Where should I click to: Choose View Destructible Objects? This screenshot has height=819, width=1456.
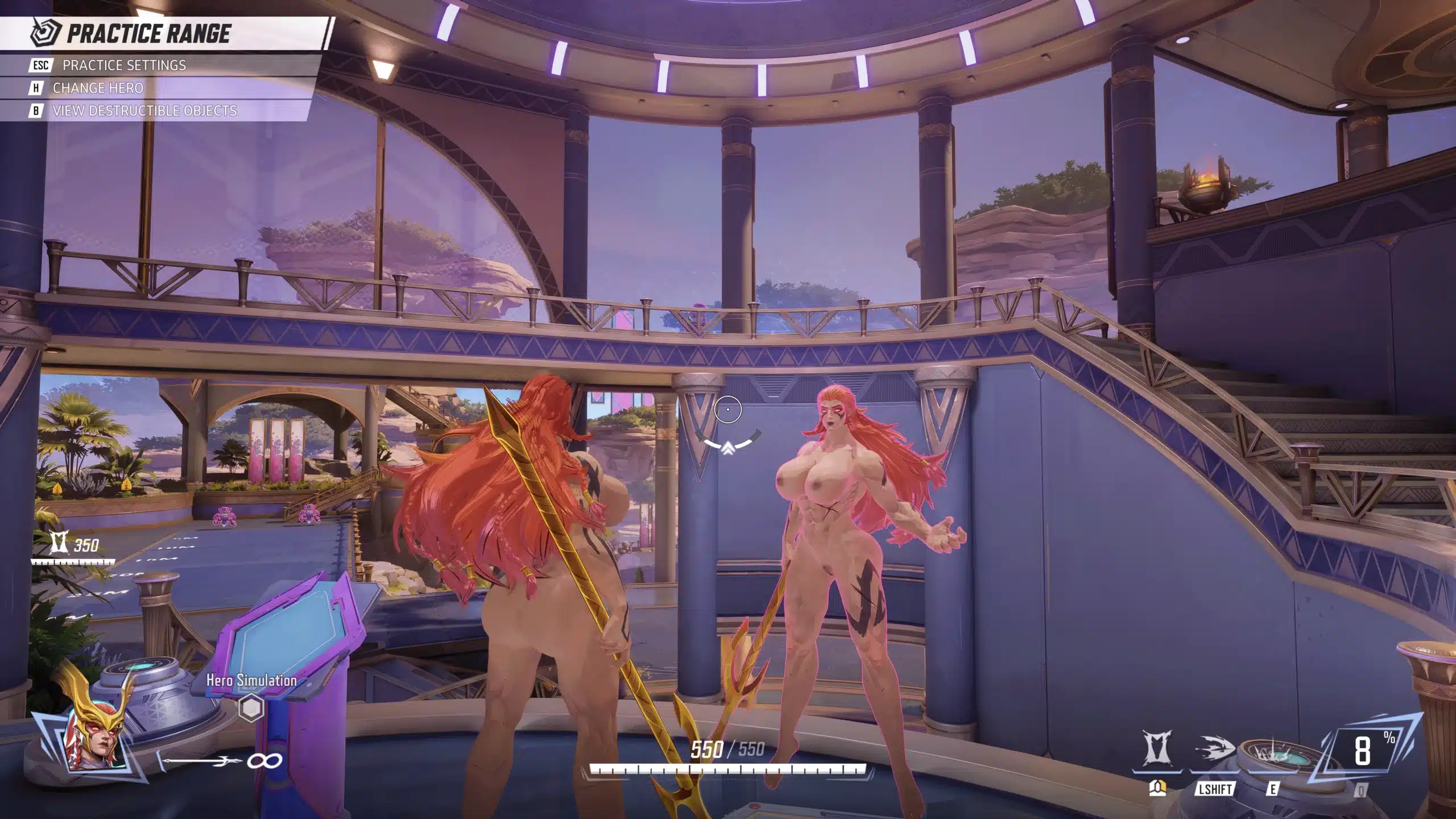pos(144,111)
